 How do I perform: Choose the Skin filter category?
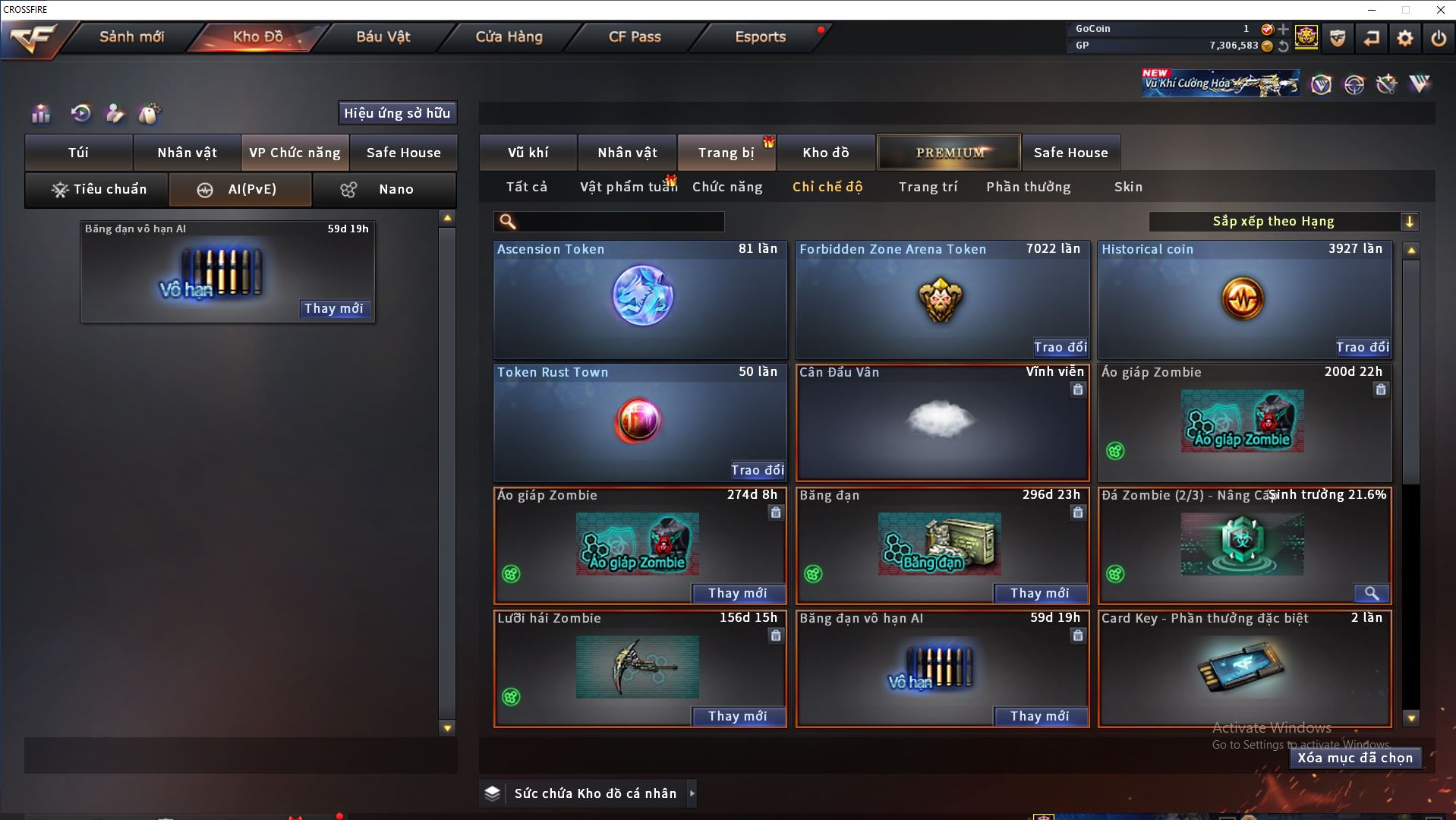pyautogui.click(x=1128, y=187)
